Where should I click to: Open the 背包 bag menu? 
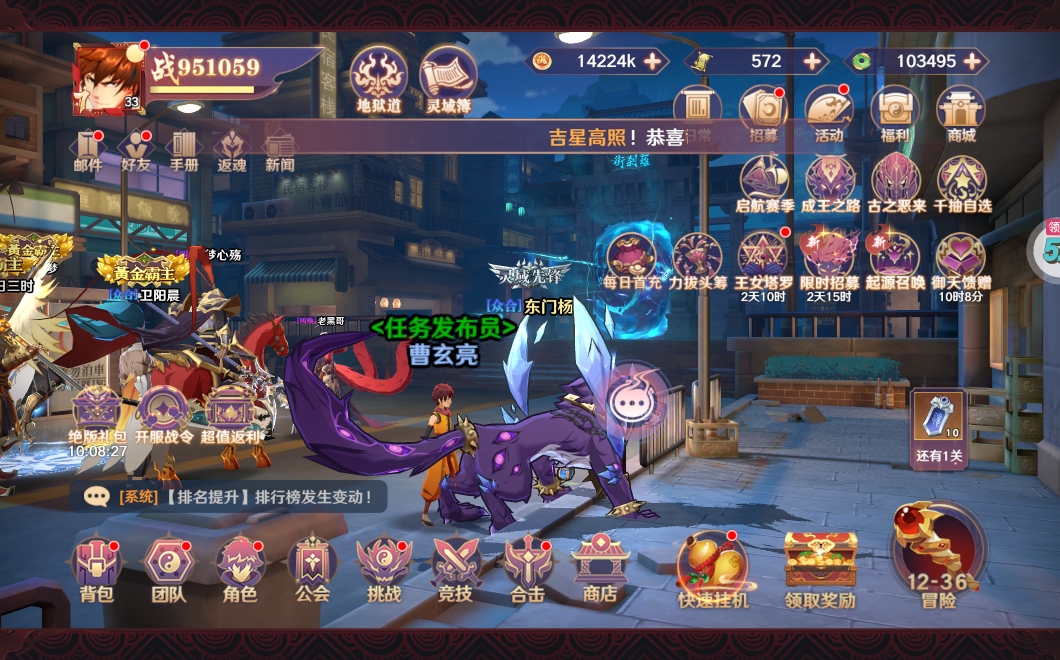97,568
